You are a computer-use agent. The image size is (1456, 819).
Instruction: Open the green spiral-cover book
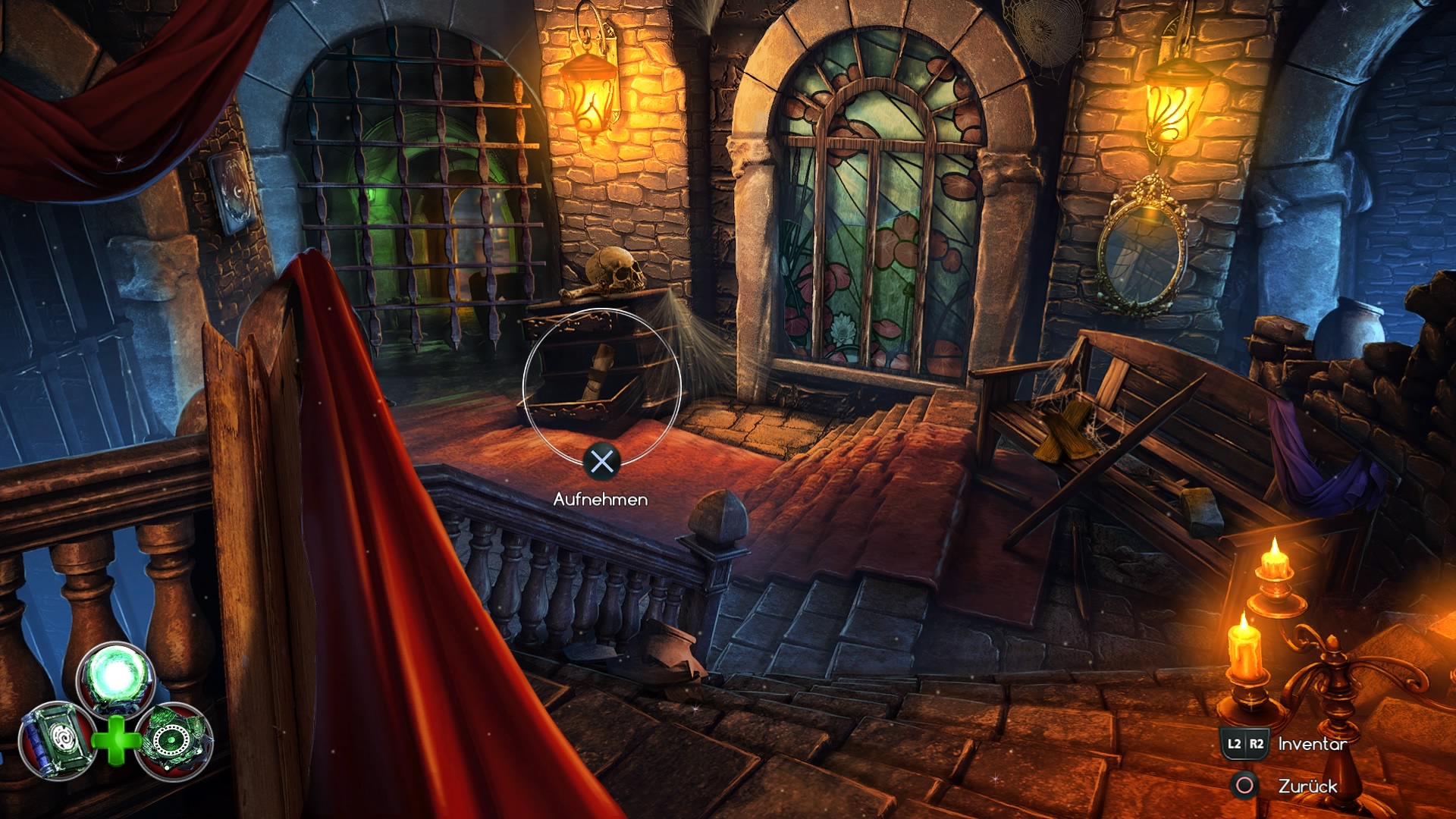tap(55, 741)
